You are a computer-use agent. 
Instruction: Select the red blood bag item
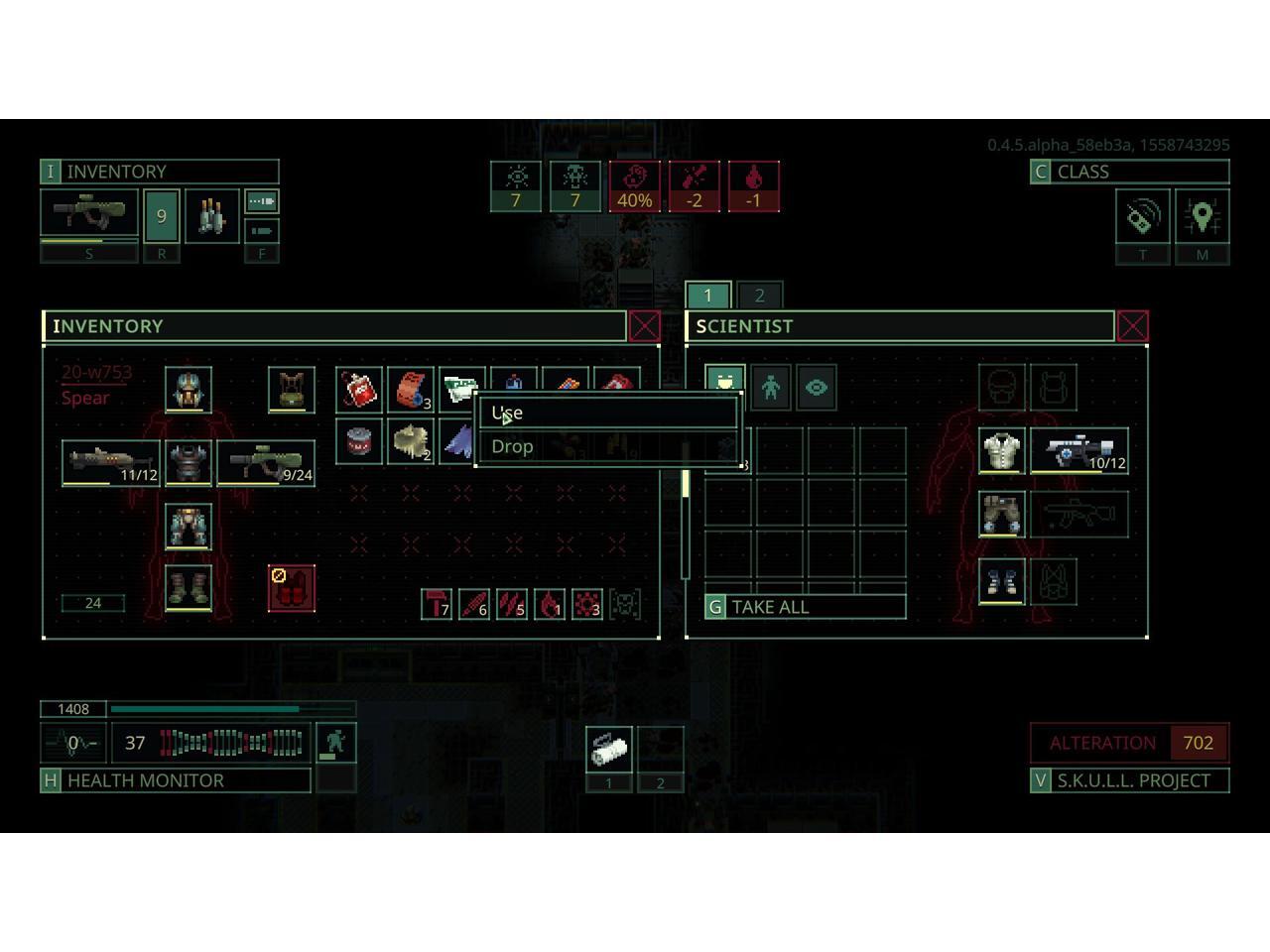359,390
